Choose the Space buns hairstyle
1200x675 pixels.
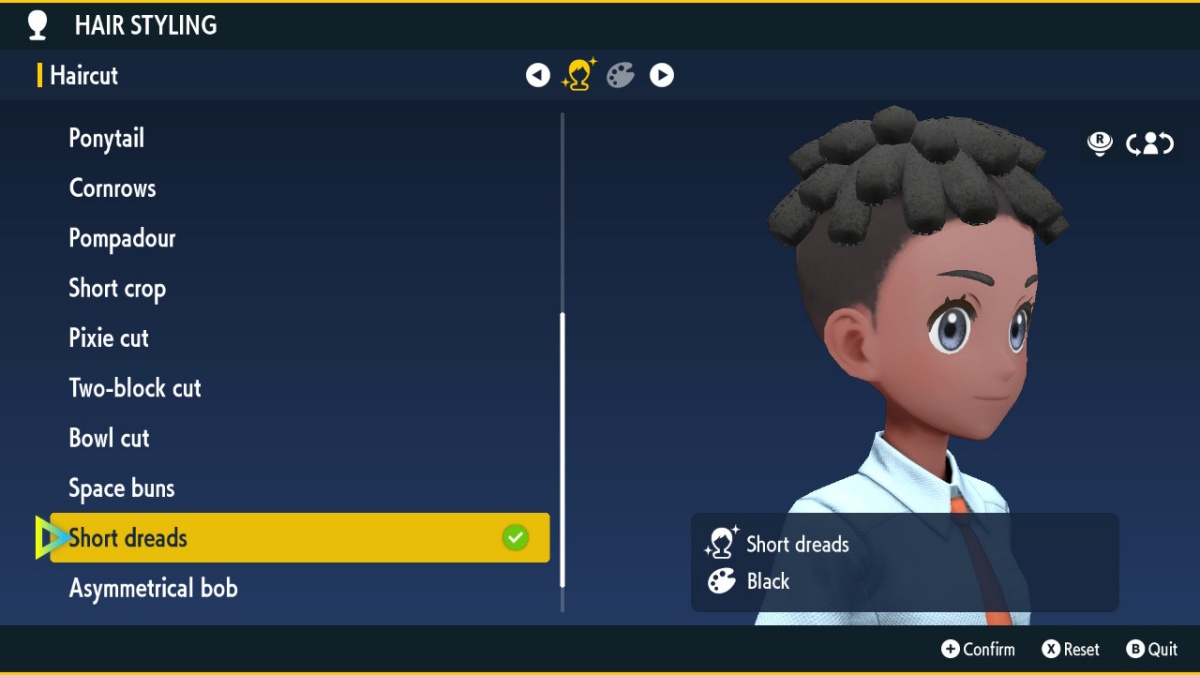[x=122, y=488]
